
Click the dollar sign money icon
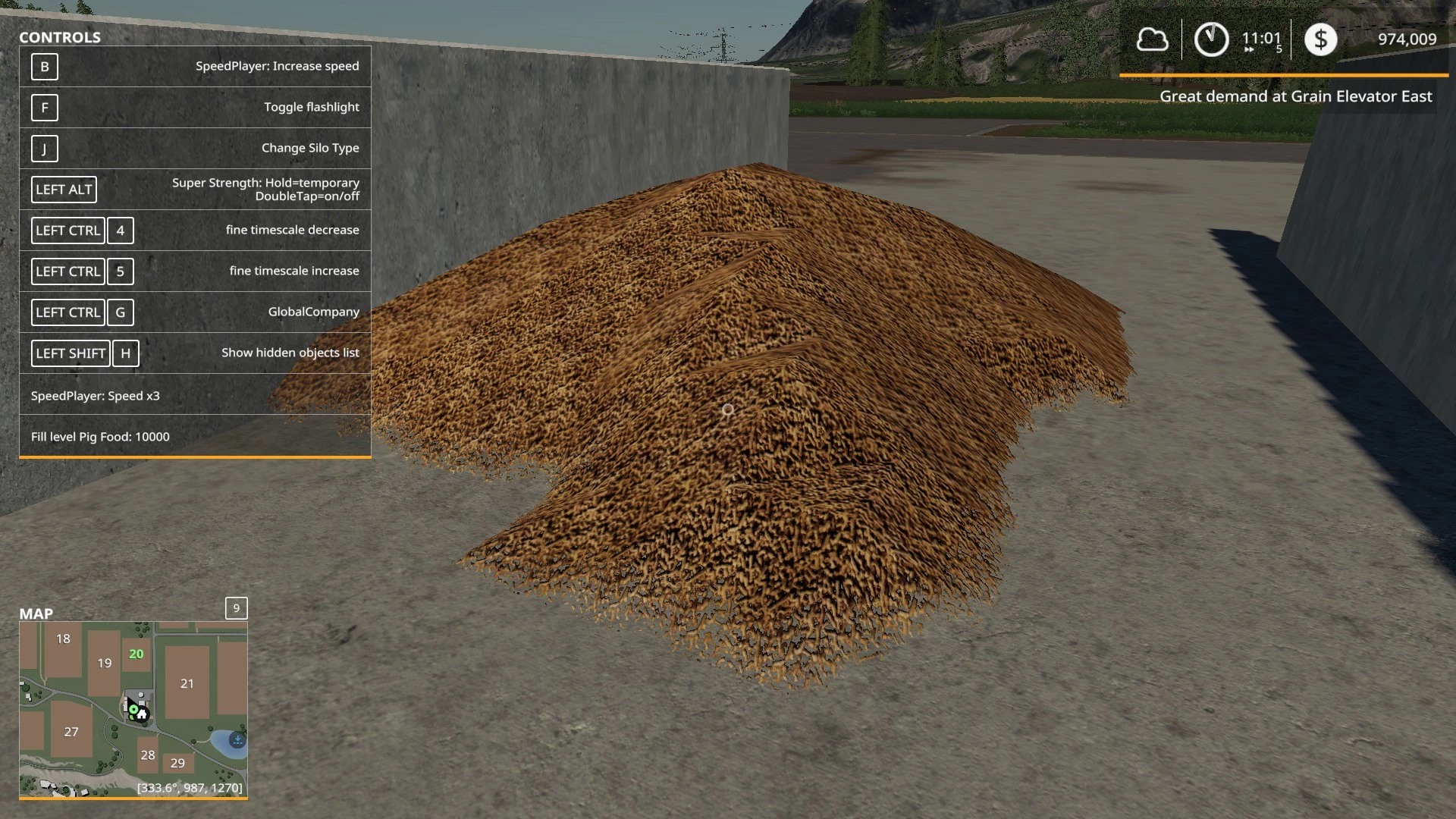click(x=1320, y=39)
